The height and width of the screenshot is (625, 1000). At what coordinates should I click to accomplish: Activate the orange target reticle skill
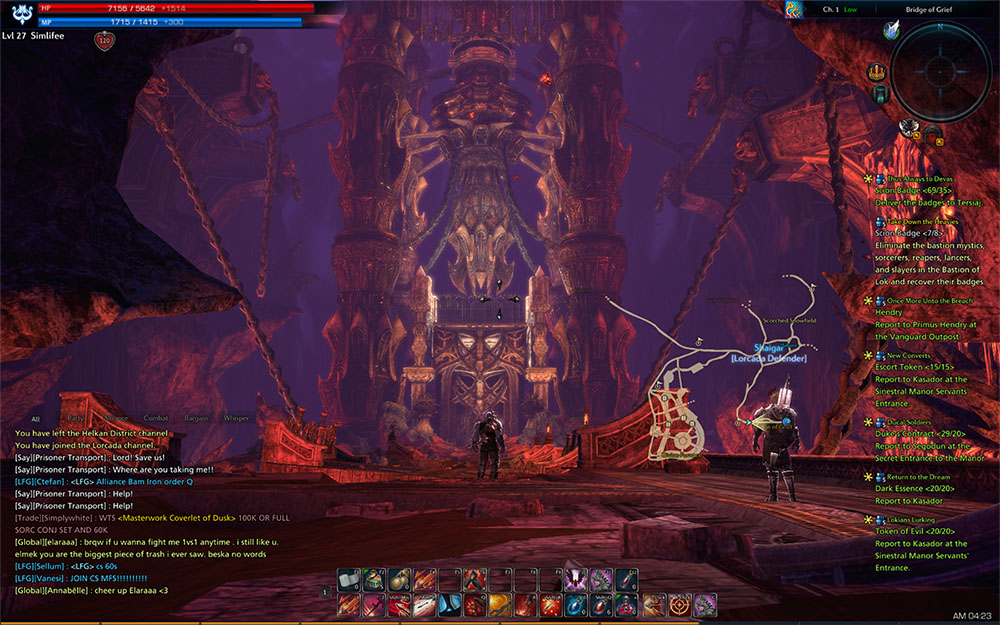coord(680,604)
